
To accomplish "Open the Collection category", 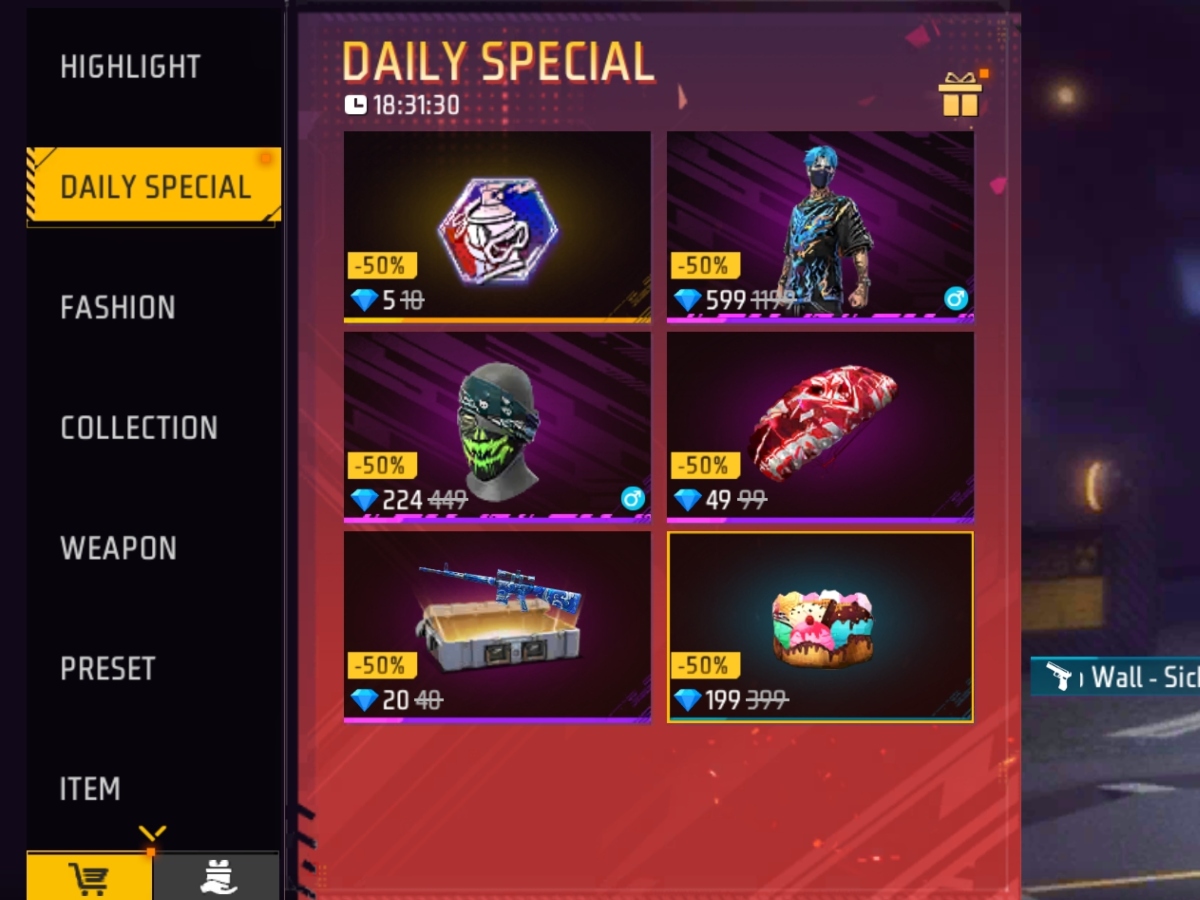I will [139, 428].
